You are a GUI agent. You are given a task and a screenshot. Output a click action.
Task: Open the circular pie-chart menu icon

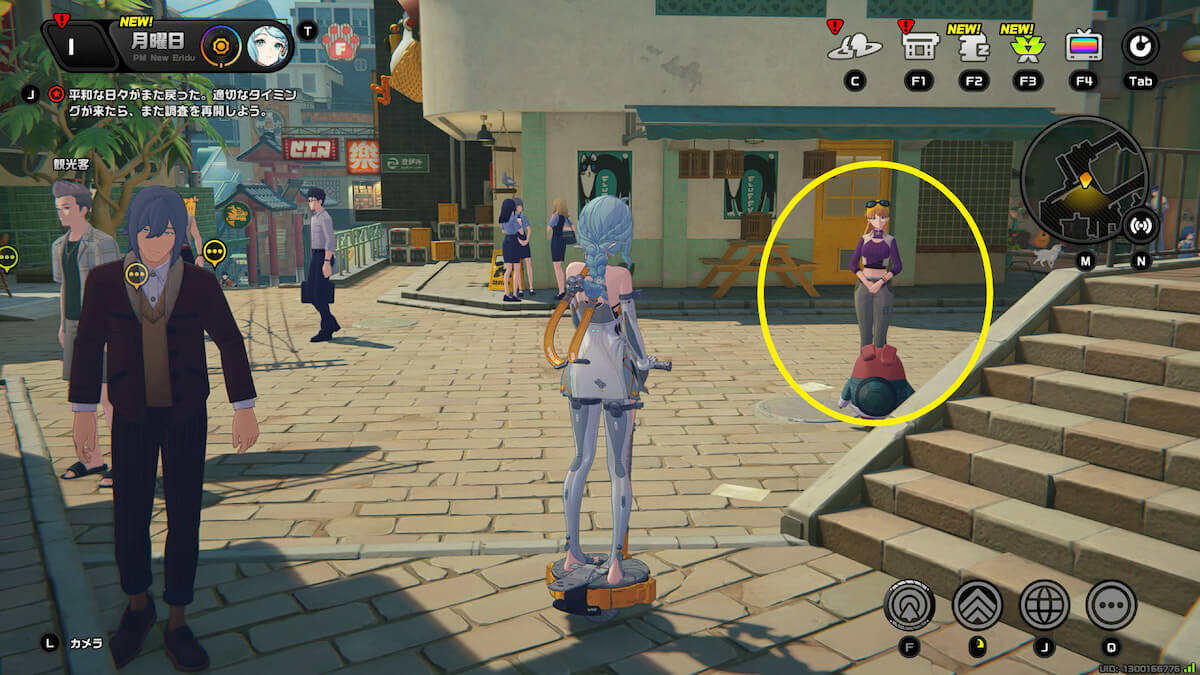1139,45
